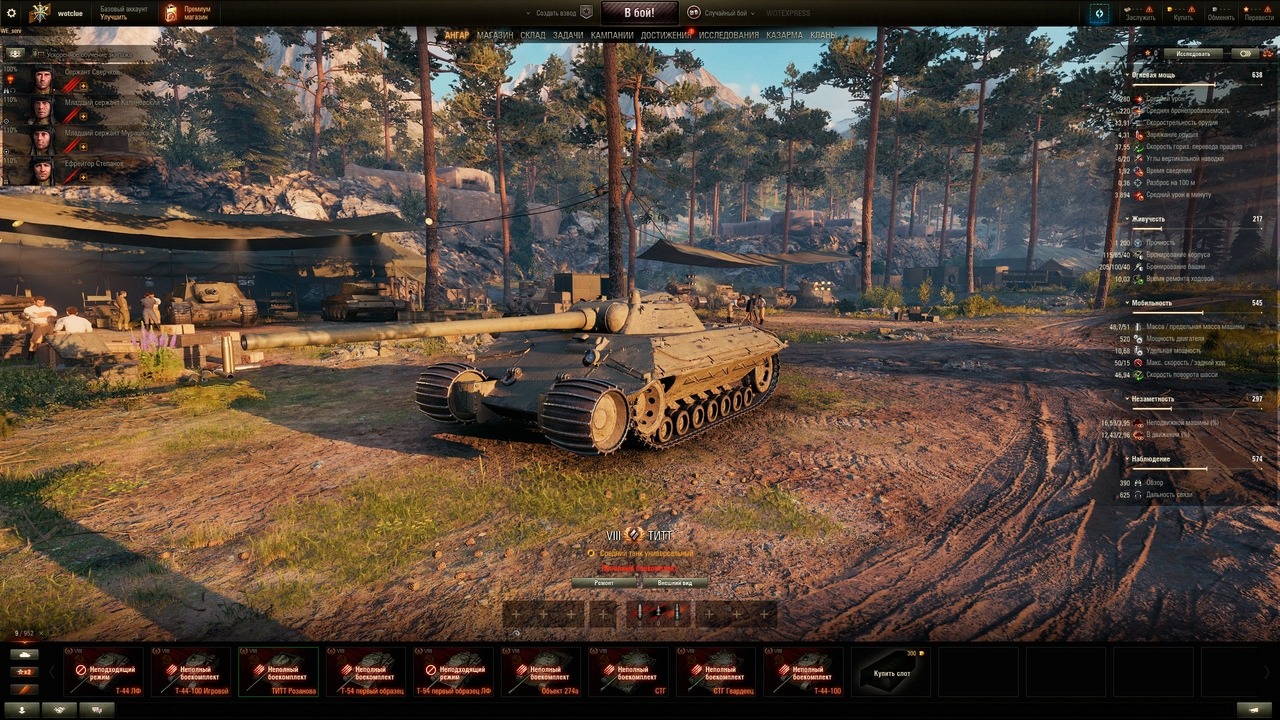Click the middle shell ammo slot
The width and height of the screenshot is (1280, 720).
(658, 610)
